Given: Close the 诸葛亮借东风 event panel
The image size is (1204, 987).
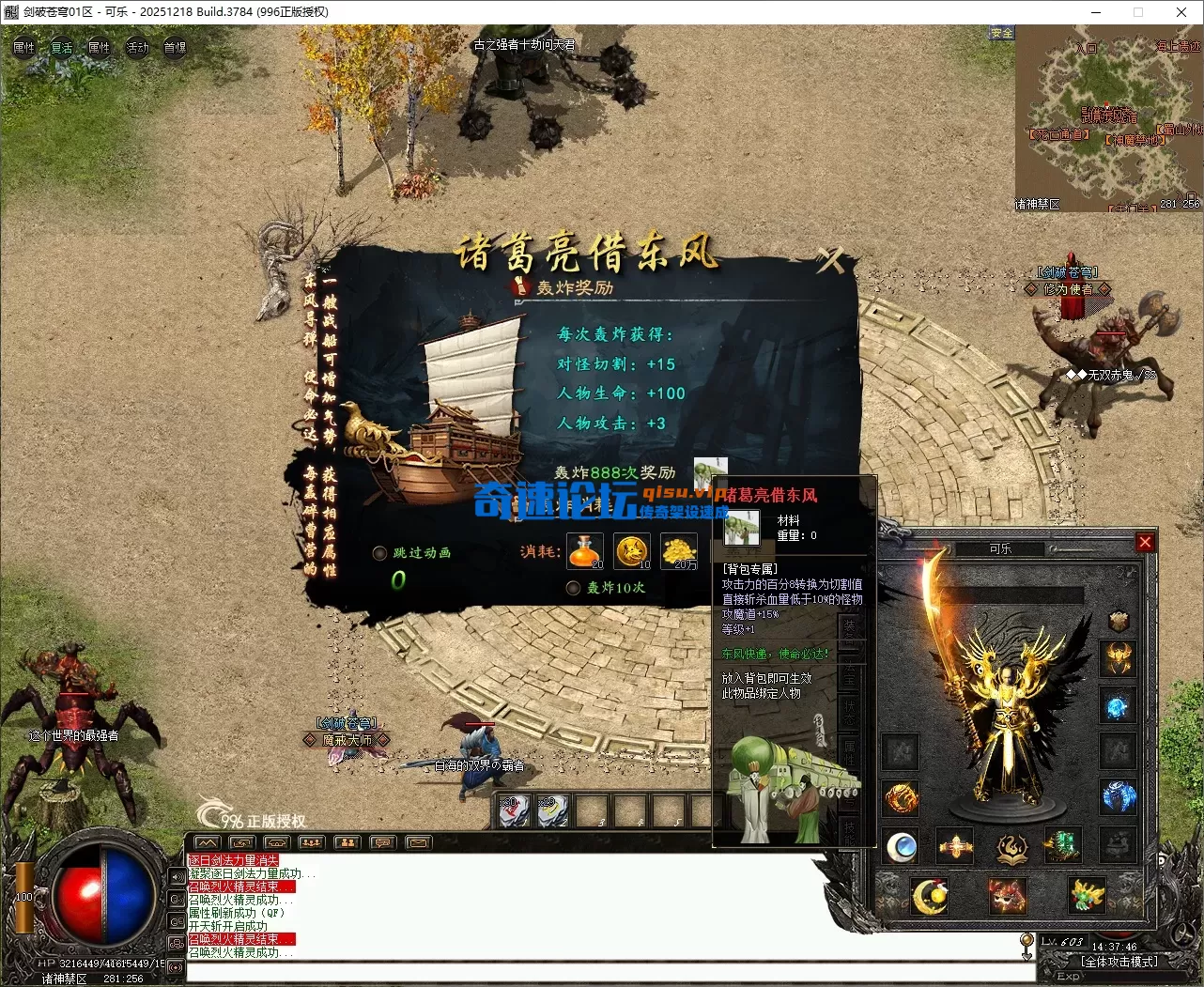Looking at the screenshot, I should point(829,259).
